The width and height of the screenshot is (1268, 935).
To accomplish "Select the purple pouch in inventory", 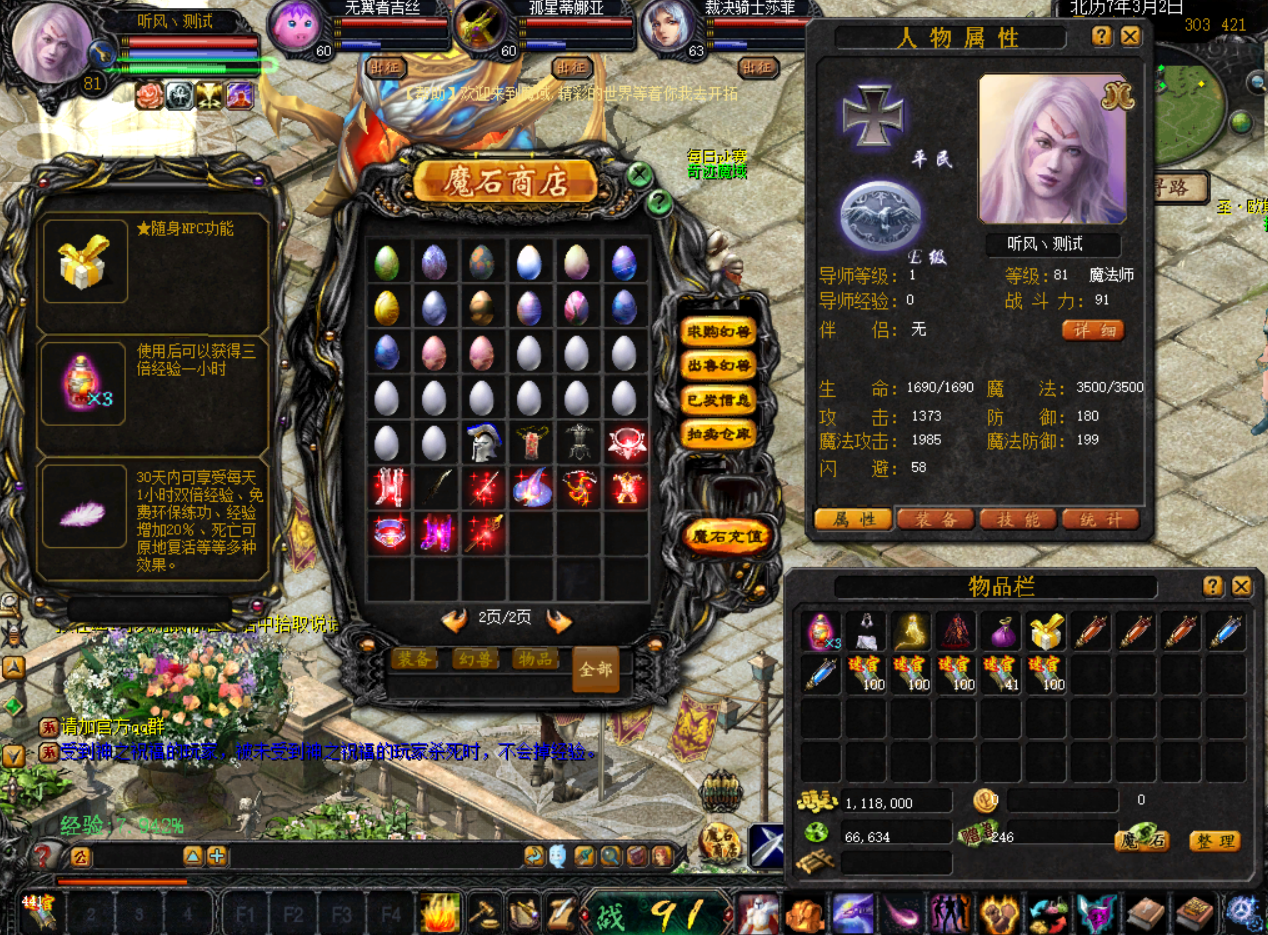I will (1001, 632).
